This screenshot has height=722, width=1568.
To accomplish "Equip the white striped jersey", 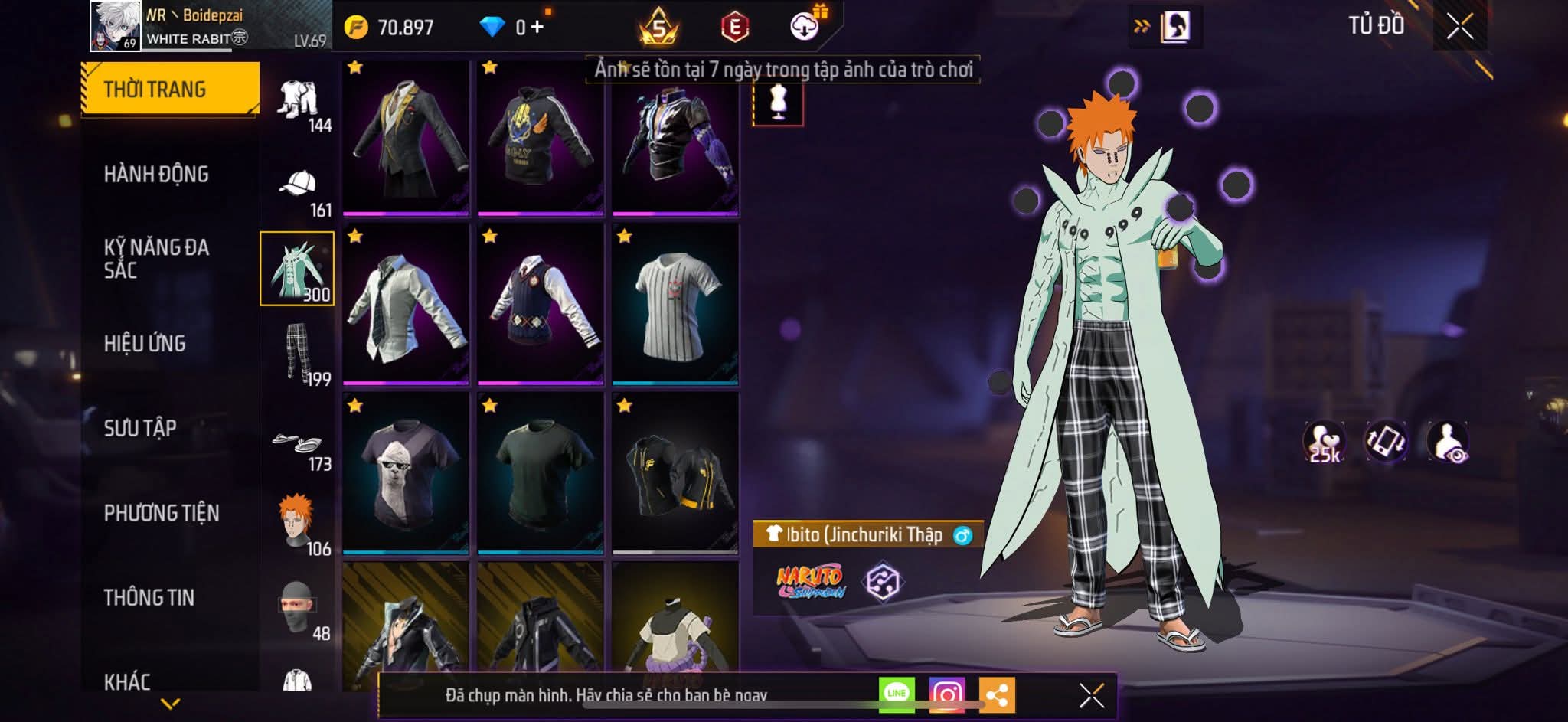I will 675,305.
